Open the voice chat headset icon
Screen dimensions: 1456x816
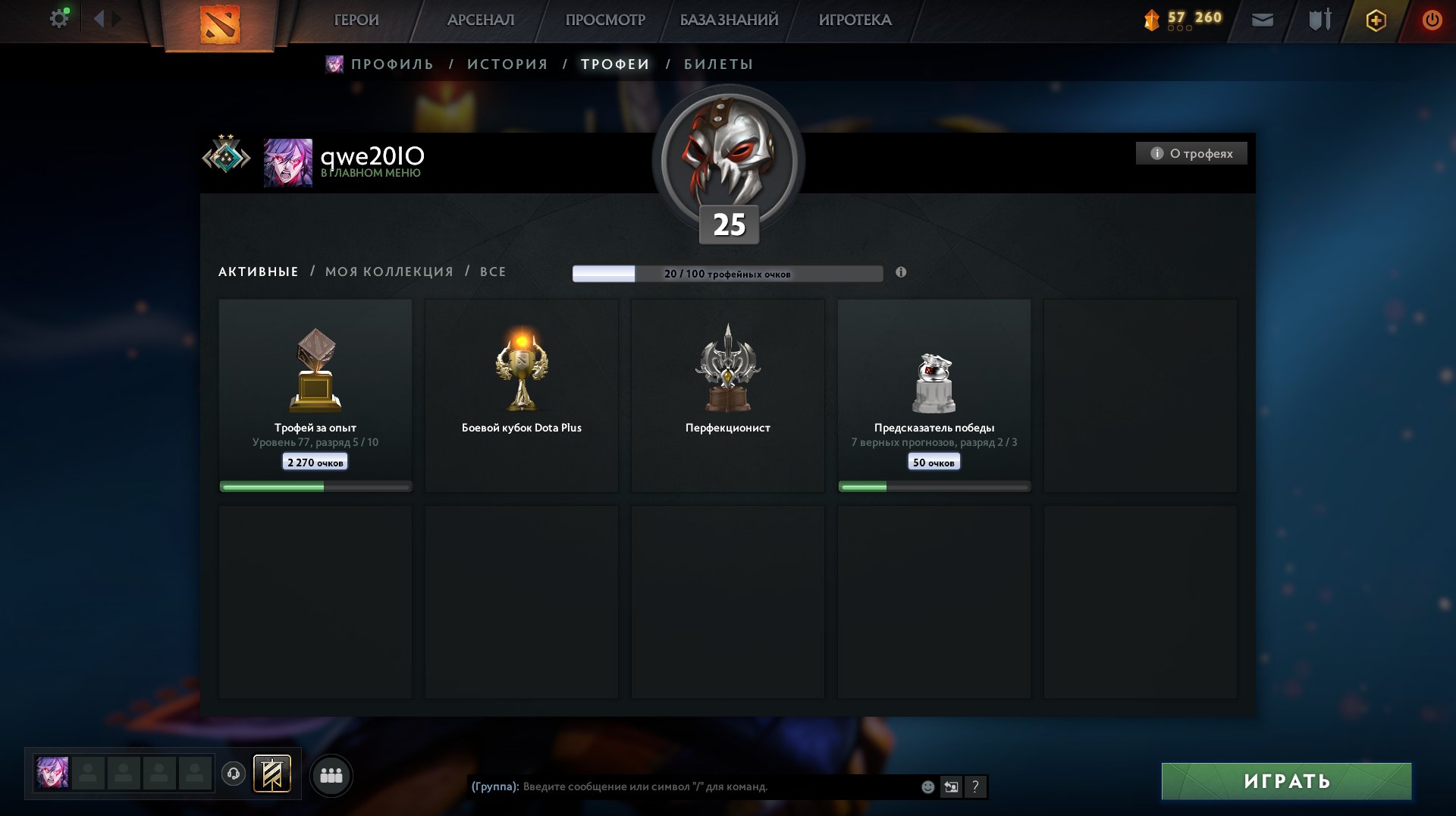click(x=234, y=774)
